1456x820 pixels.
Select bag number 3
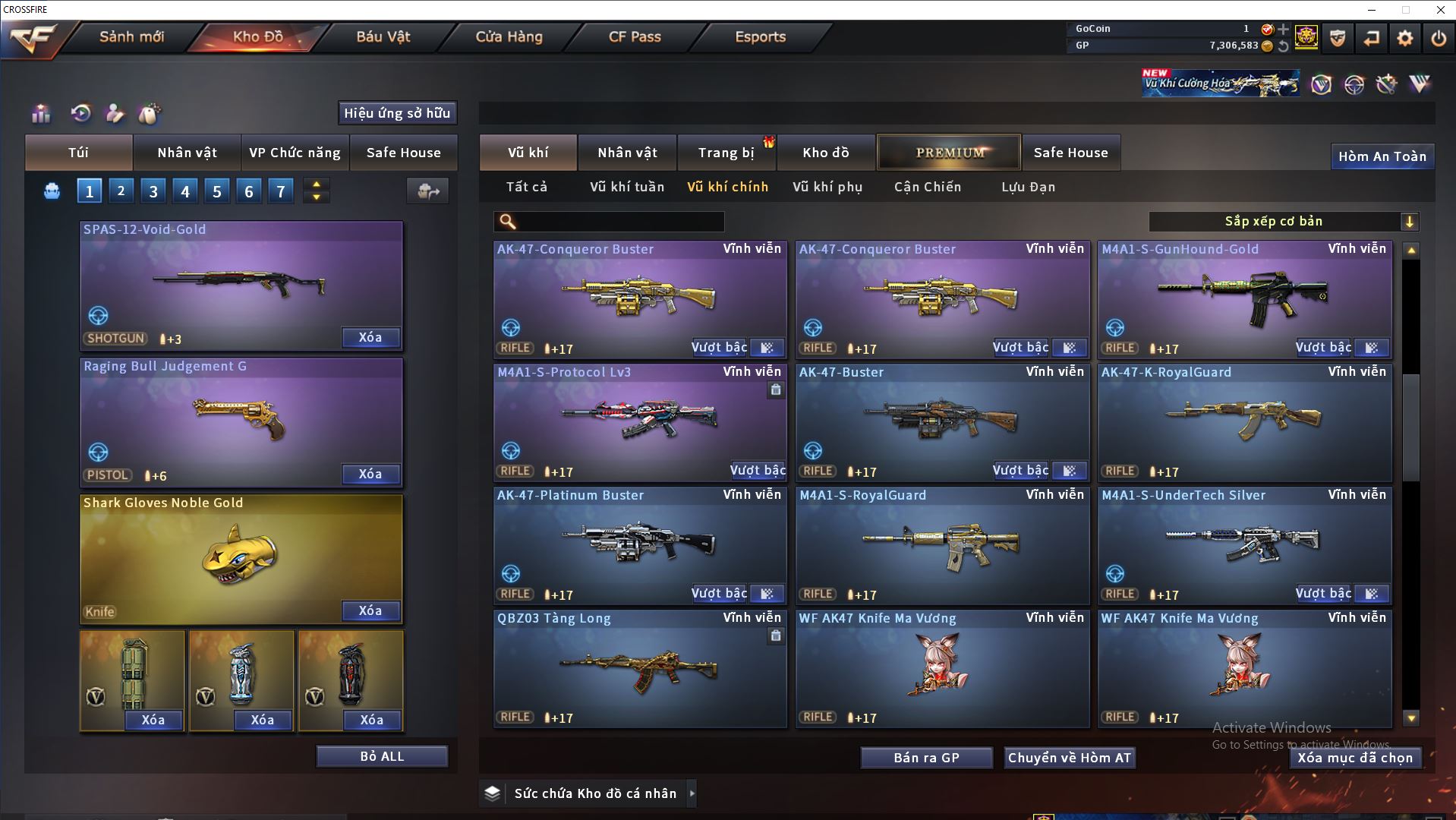pos(153,191)
